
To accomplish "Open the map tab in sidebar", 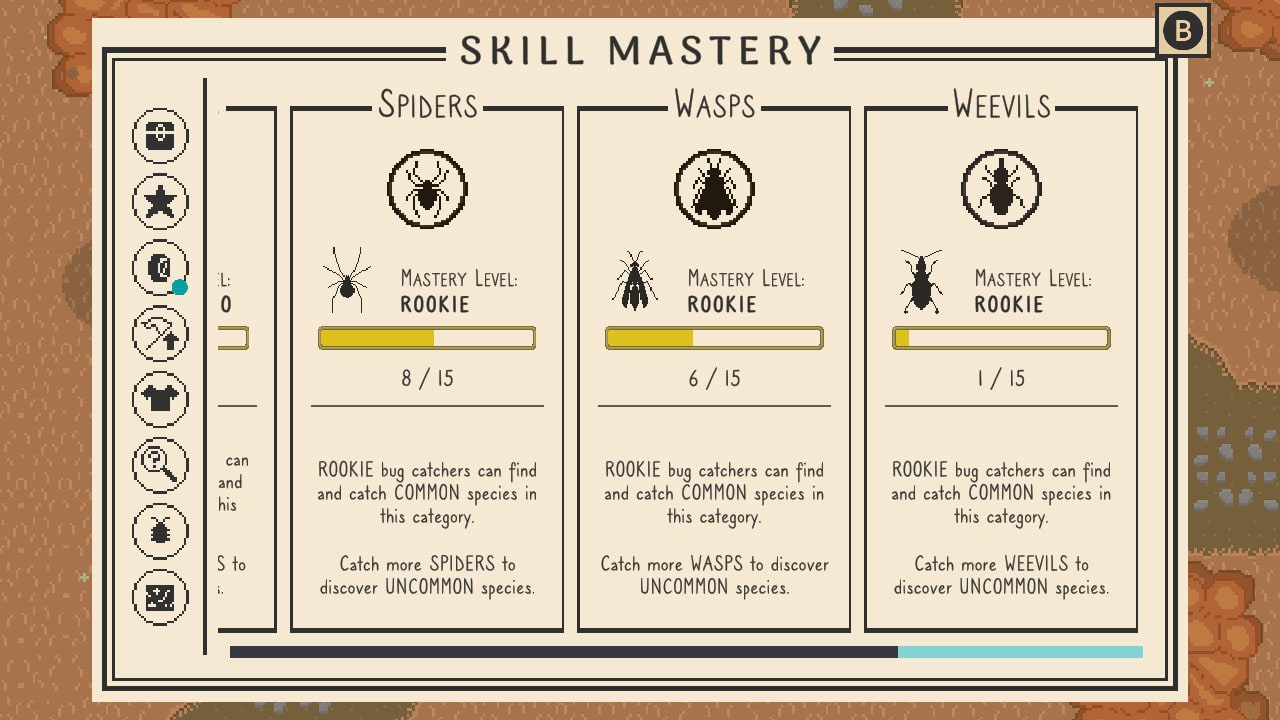I will (160, 596).
